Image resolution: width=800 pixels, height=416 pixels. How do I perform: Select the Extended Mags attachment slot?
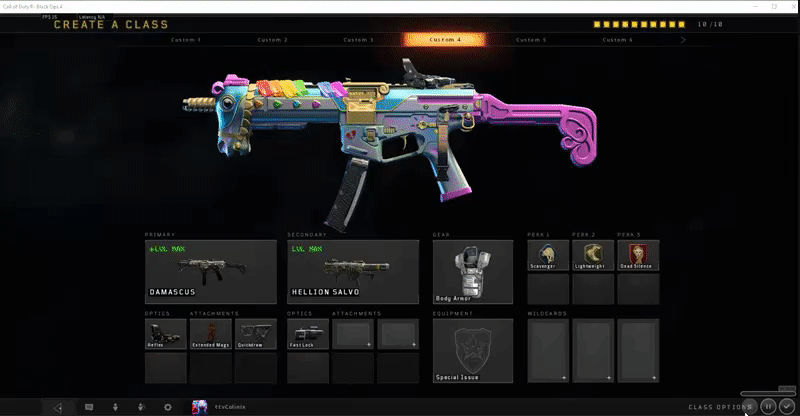(x=210, y=333)
